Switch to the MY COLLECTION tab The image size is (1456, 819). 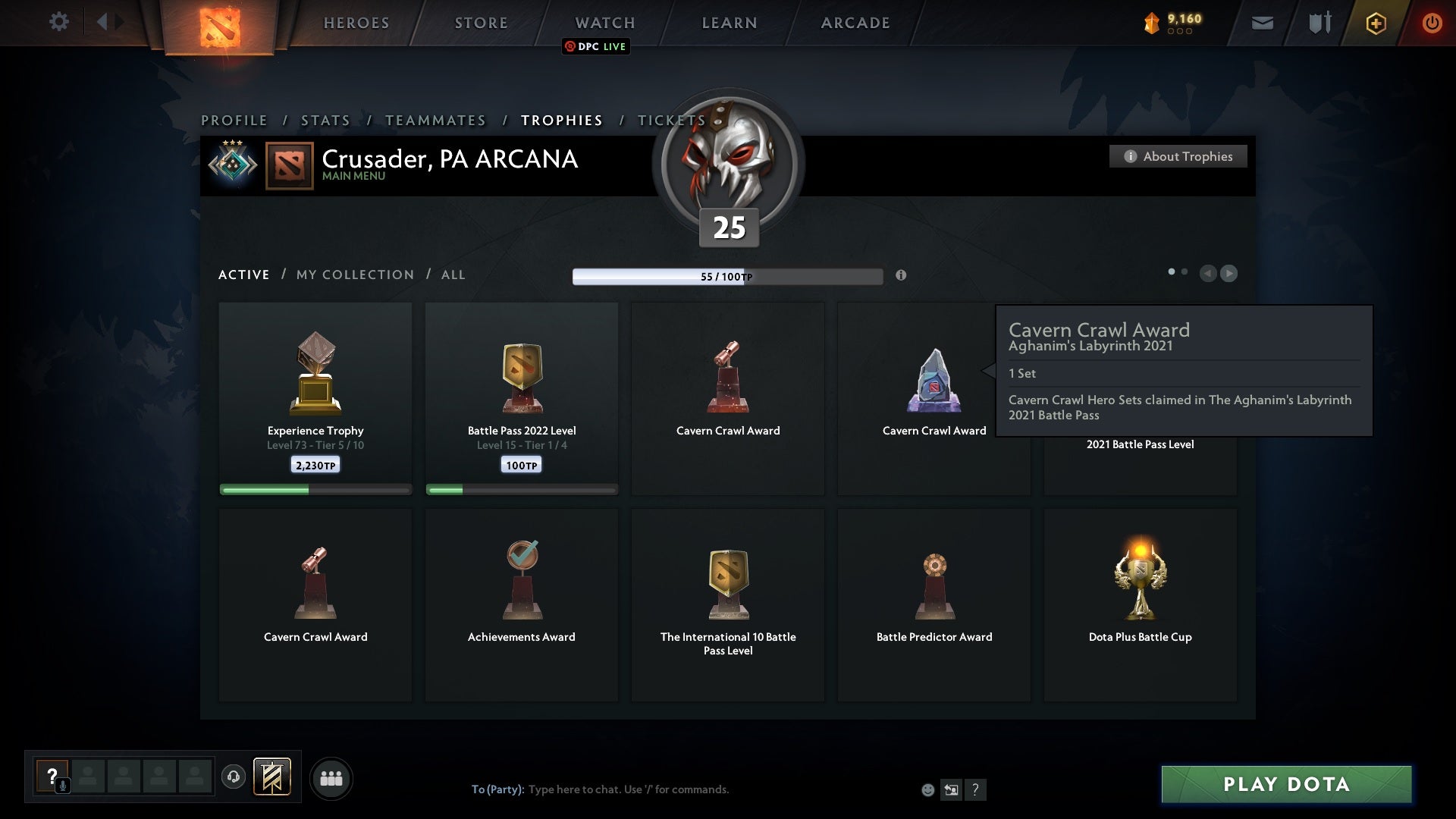(354, 275)
